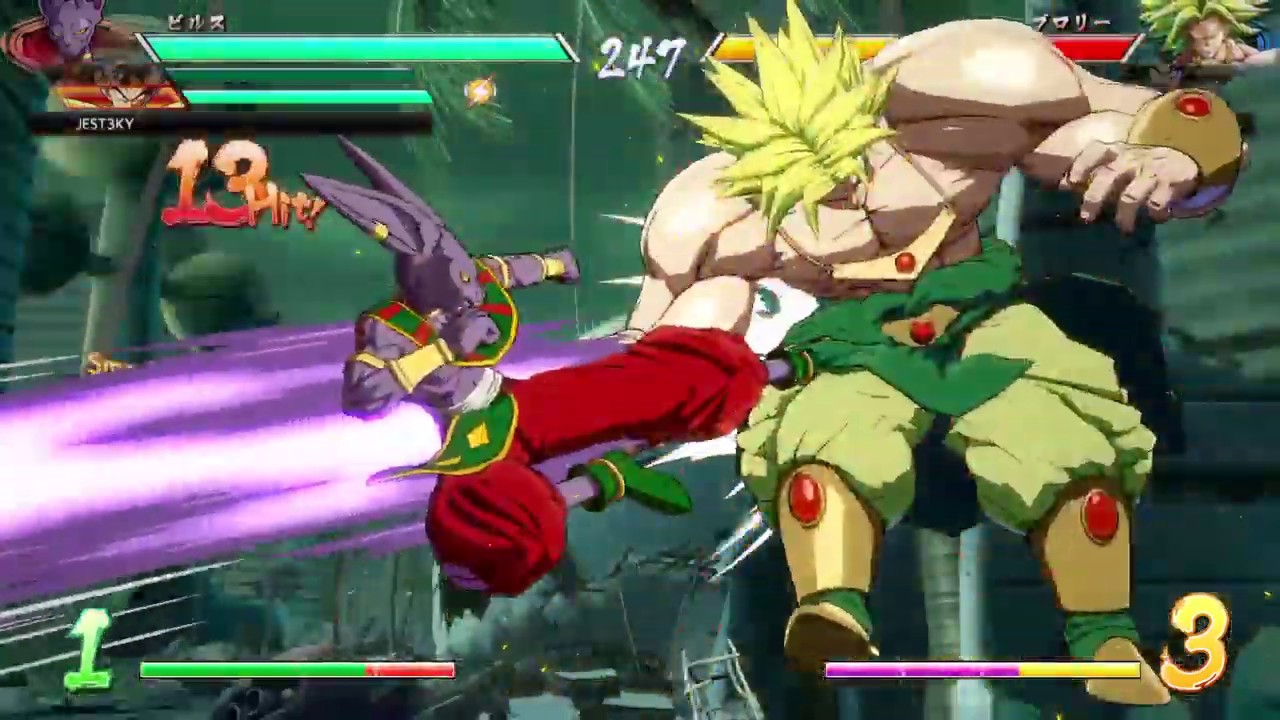Click the sparkling Dragon Ball icon near the timer
Image resolution: width=1280 pixels, height=720 pixels.
click(x=480, y=91)
